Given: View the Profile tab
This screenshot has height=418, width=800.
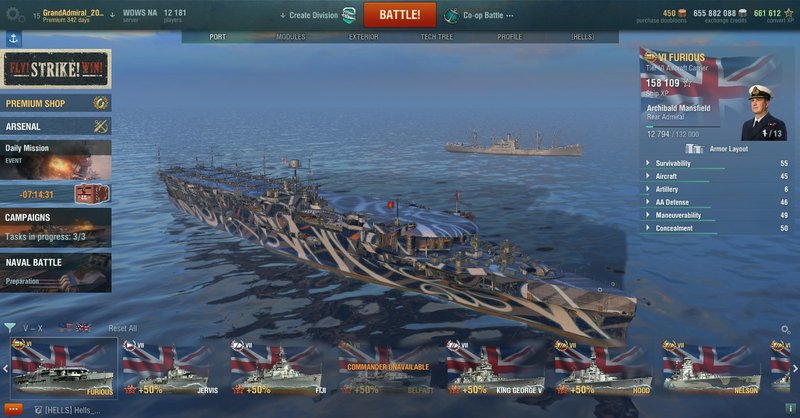Looking at the screenshot, I should pyautogui.click(x=509, y=37).
